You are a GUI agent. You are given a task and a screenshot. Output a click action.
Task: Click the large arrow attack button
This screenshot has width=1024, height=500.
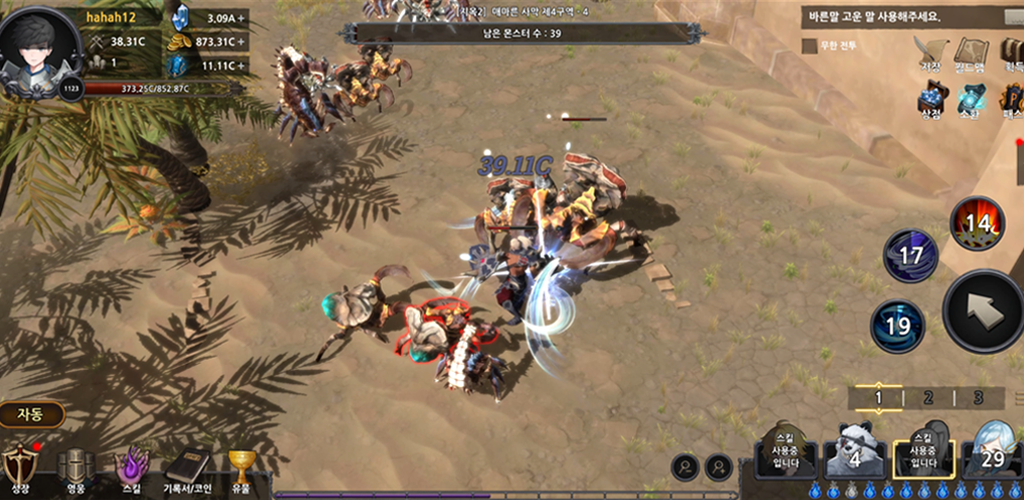click(984, 311)
